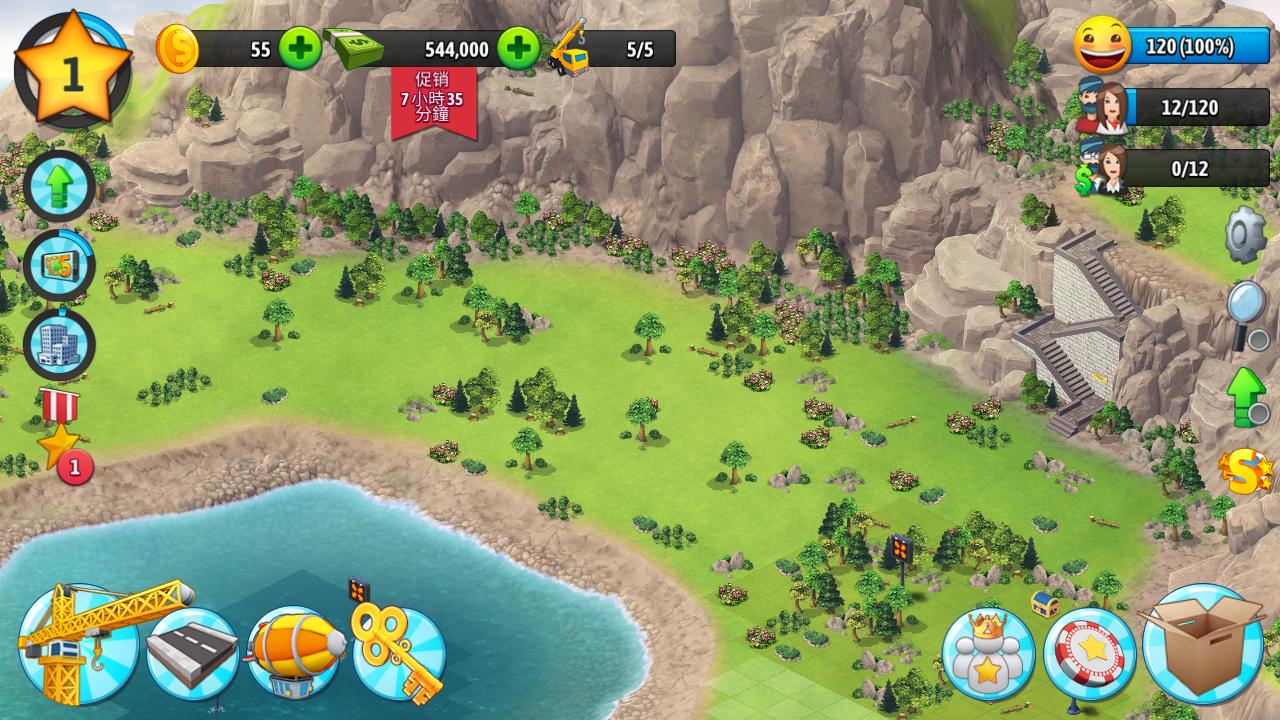Screen dimensions: 1280x720
Task: Open the green up-arrow upgrade button
Action: pos(59,186)
